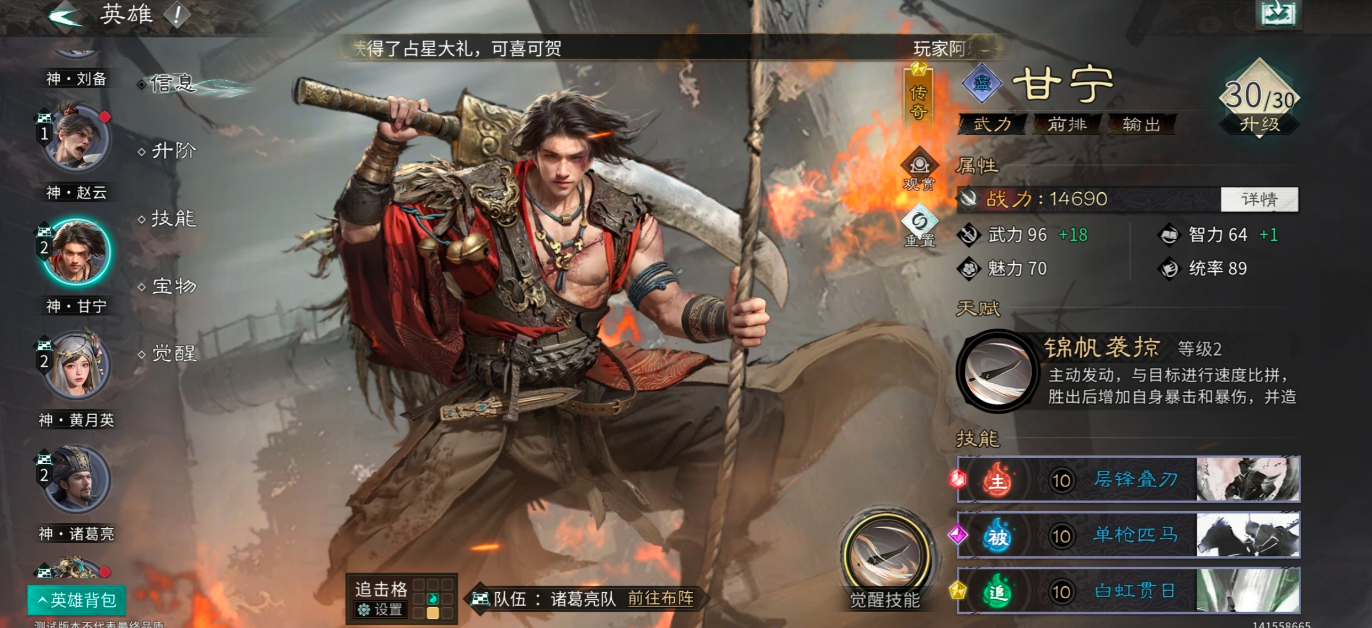Click the 详情 details button
The width and height of the screenshot is (1372, 628).
click(x=1259, y=199)
